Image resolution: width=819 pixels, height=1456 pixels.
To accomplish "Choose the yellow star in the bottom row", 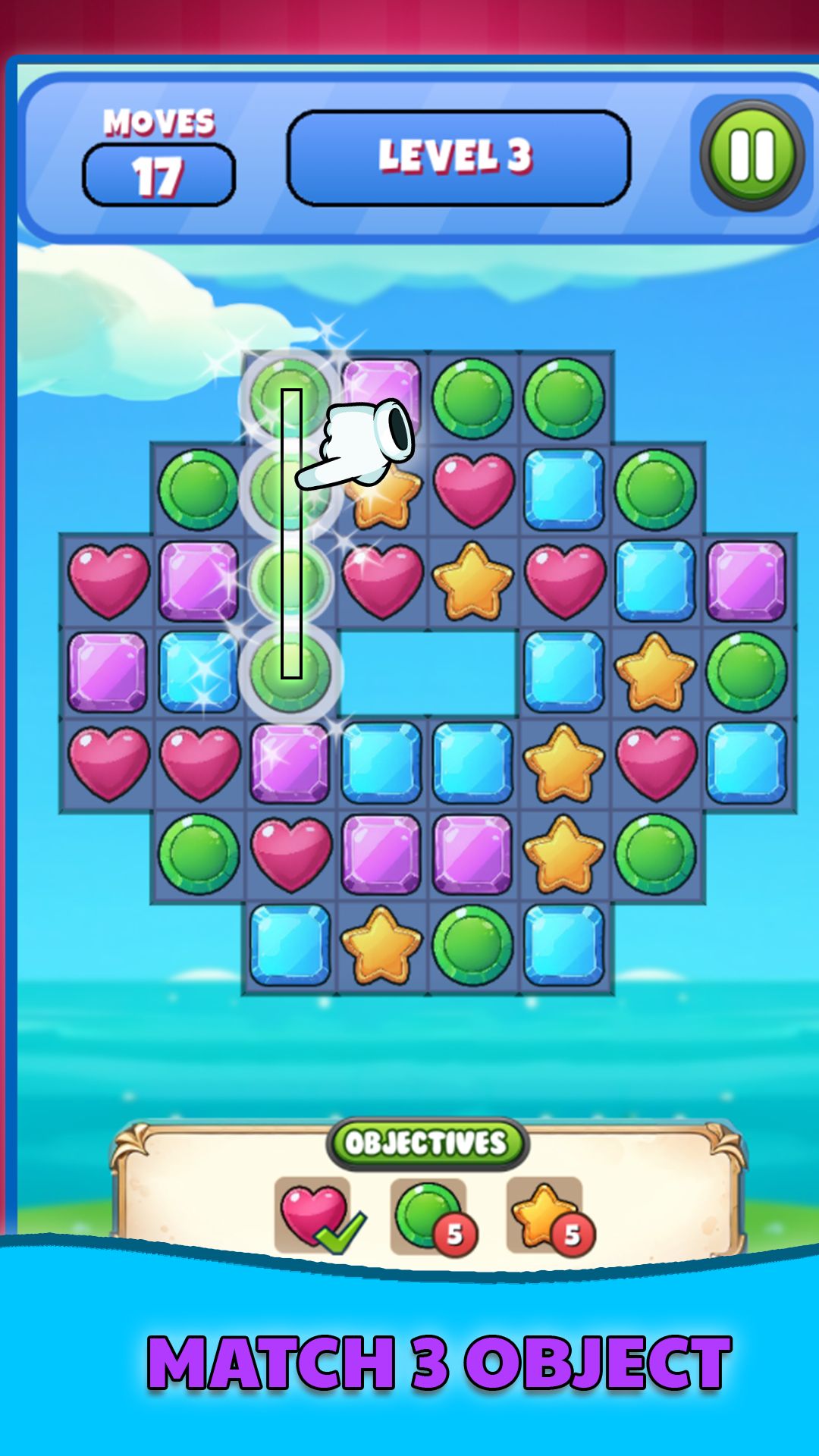I will pyautogui.click(x=381, y=945).
